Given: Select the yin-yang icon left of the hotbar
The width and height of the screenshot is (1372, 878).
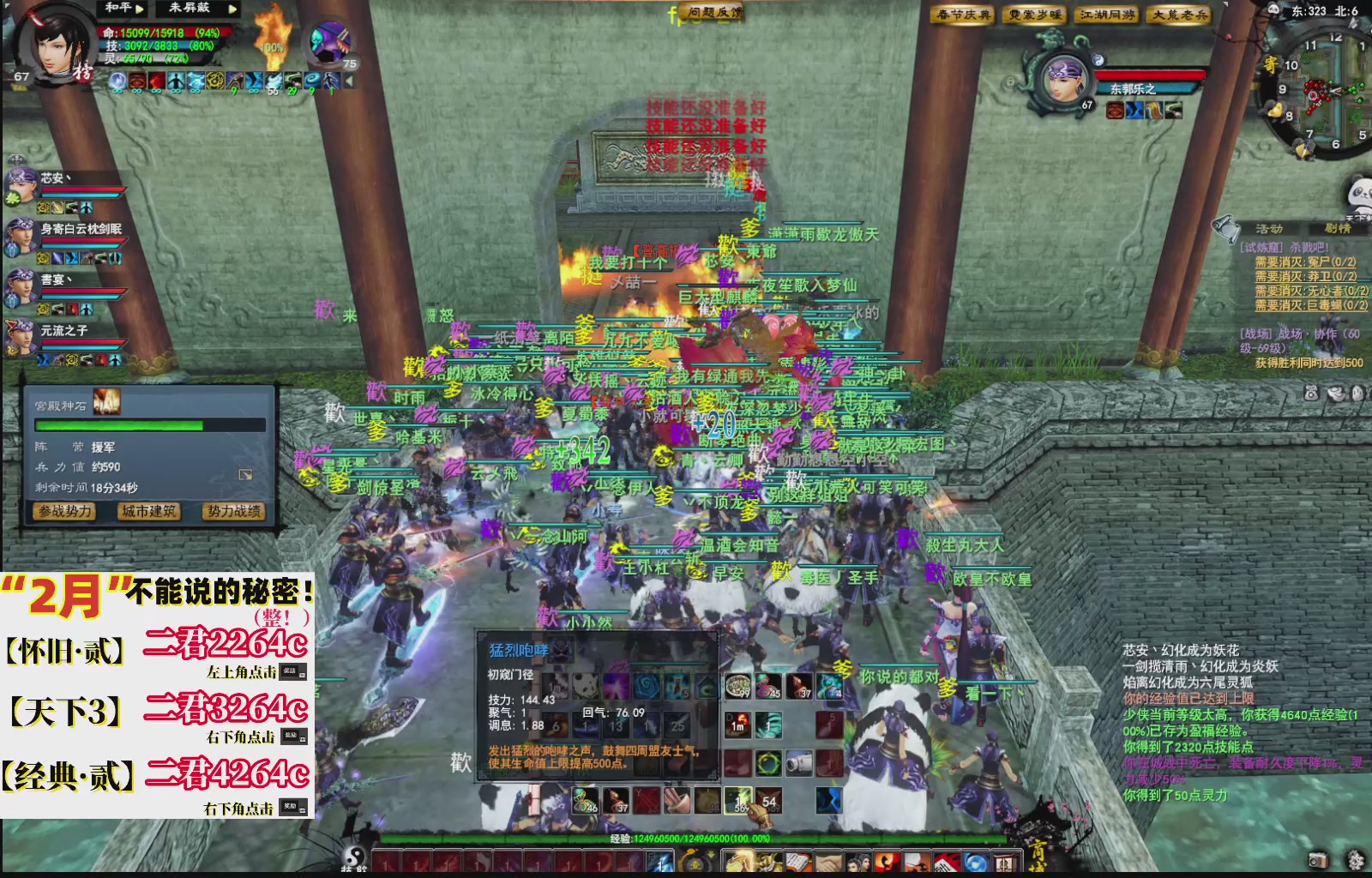Looking at the screenshot, I should [354, 858].
